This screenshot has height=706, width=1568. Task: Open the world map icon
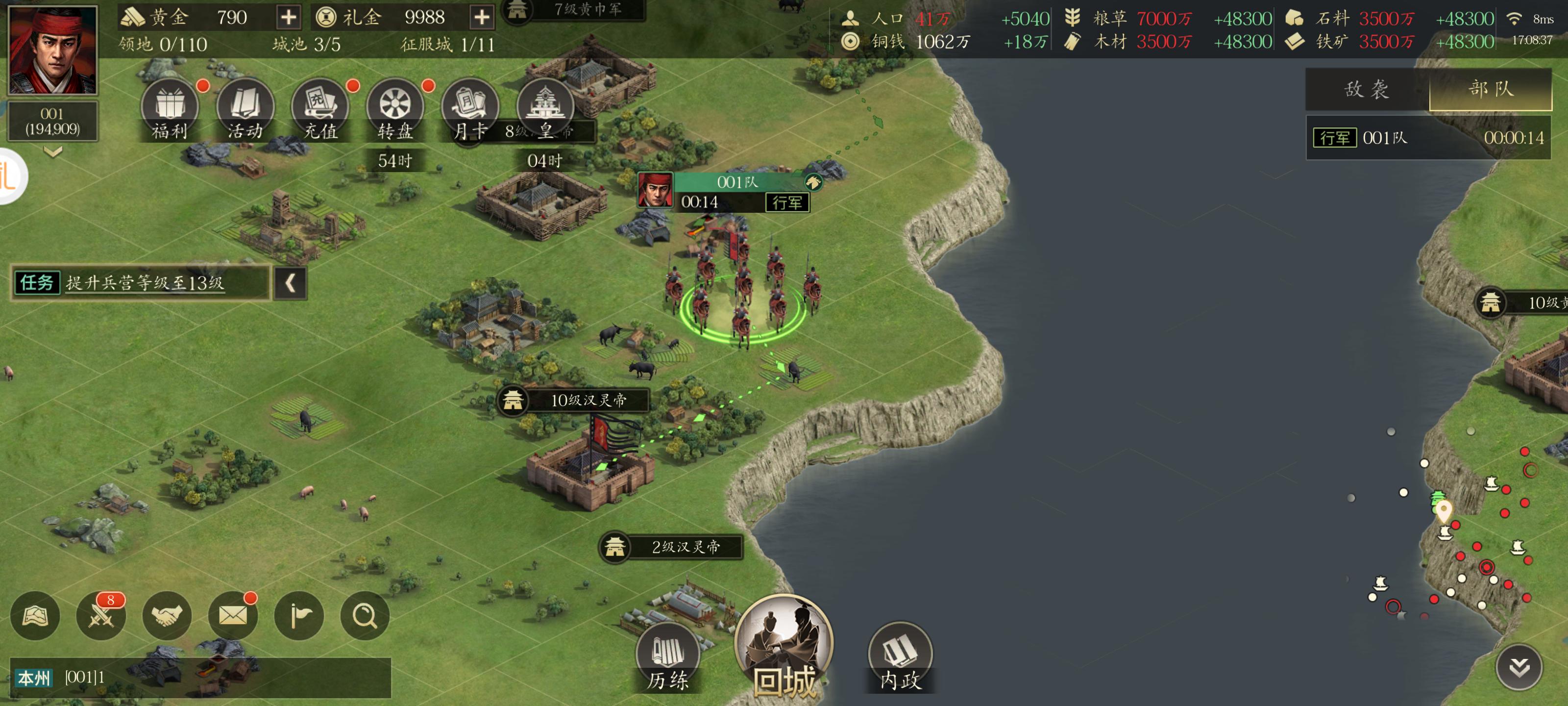point(35,616)
